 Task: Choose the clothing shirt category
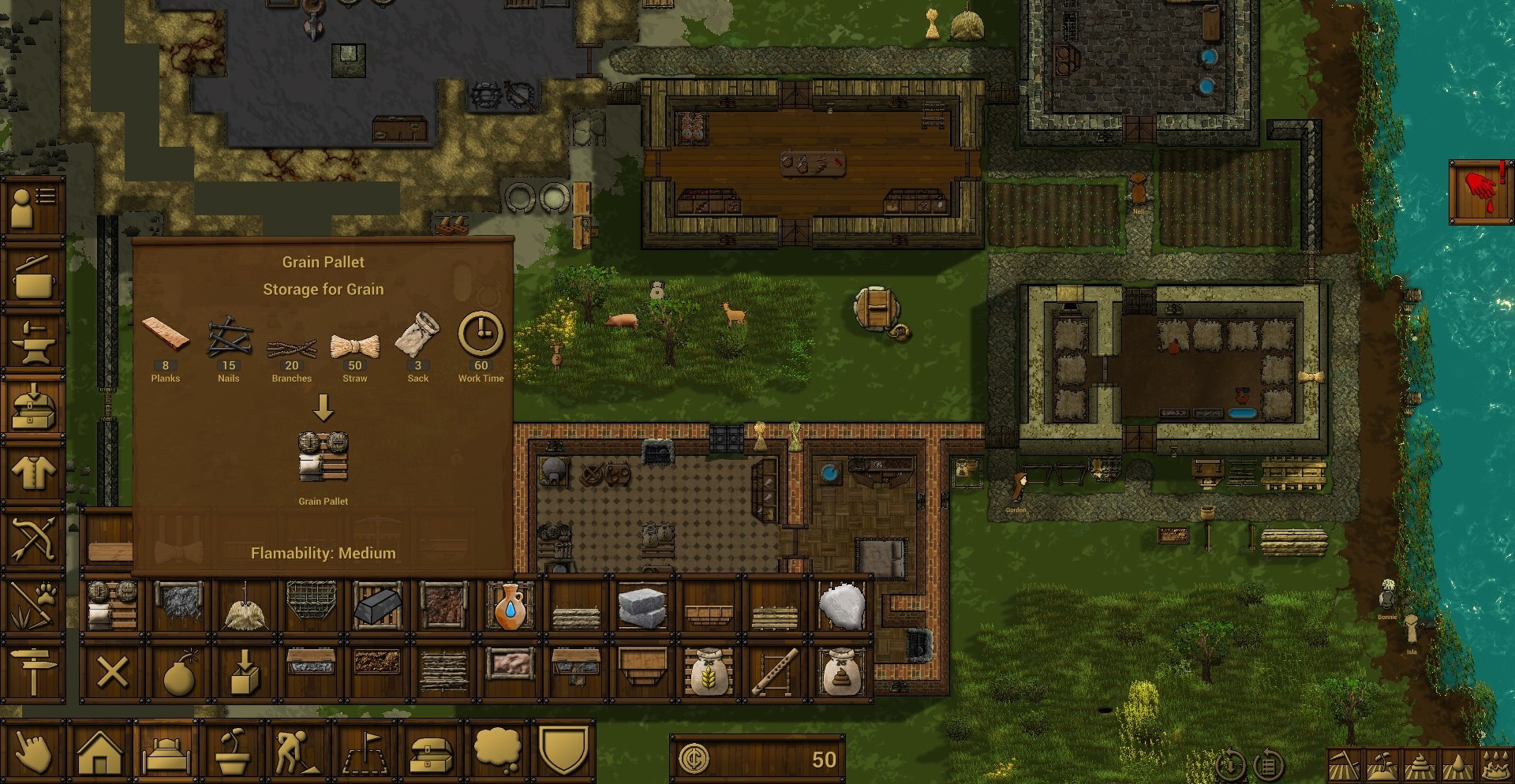pos(32,473)
